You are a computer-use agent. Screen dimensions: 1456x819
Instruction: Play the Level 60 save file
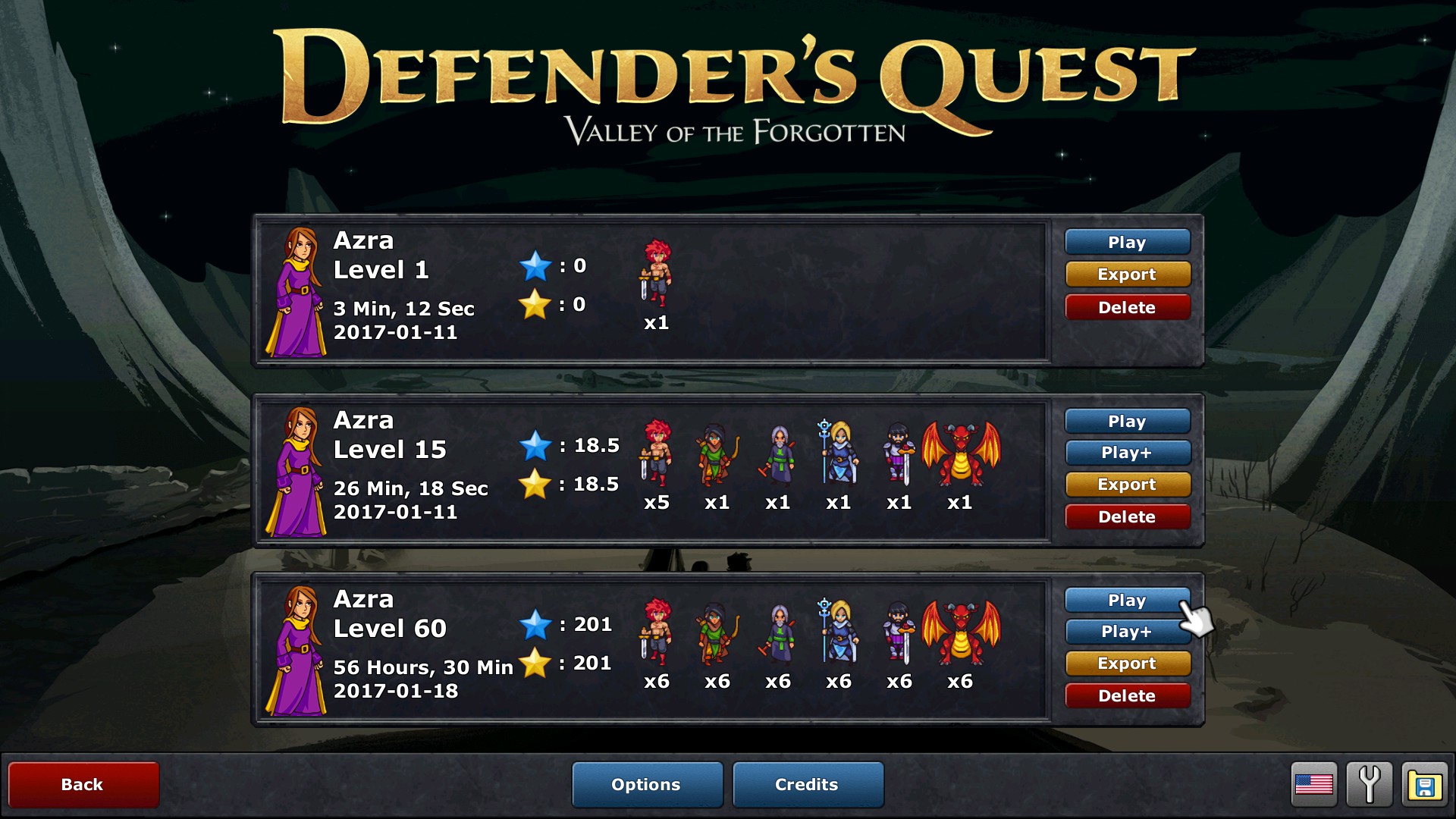[1128, 600]
